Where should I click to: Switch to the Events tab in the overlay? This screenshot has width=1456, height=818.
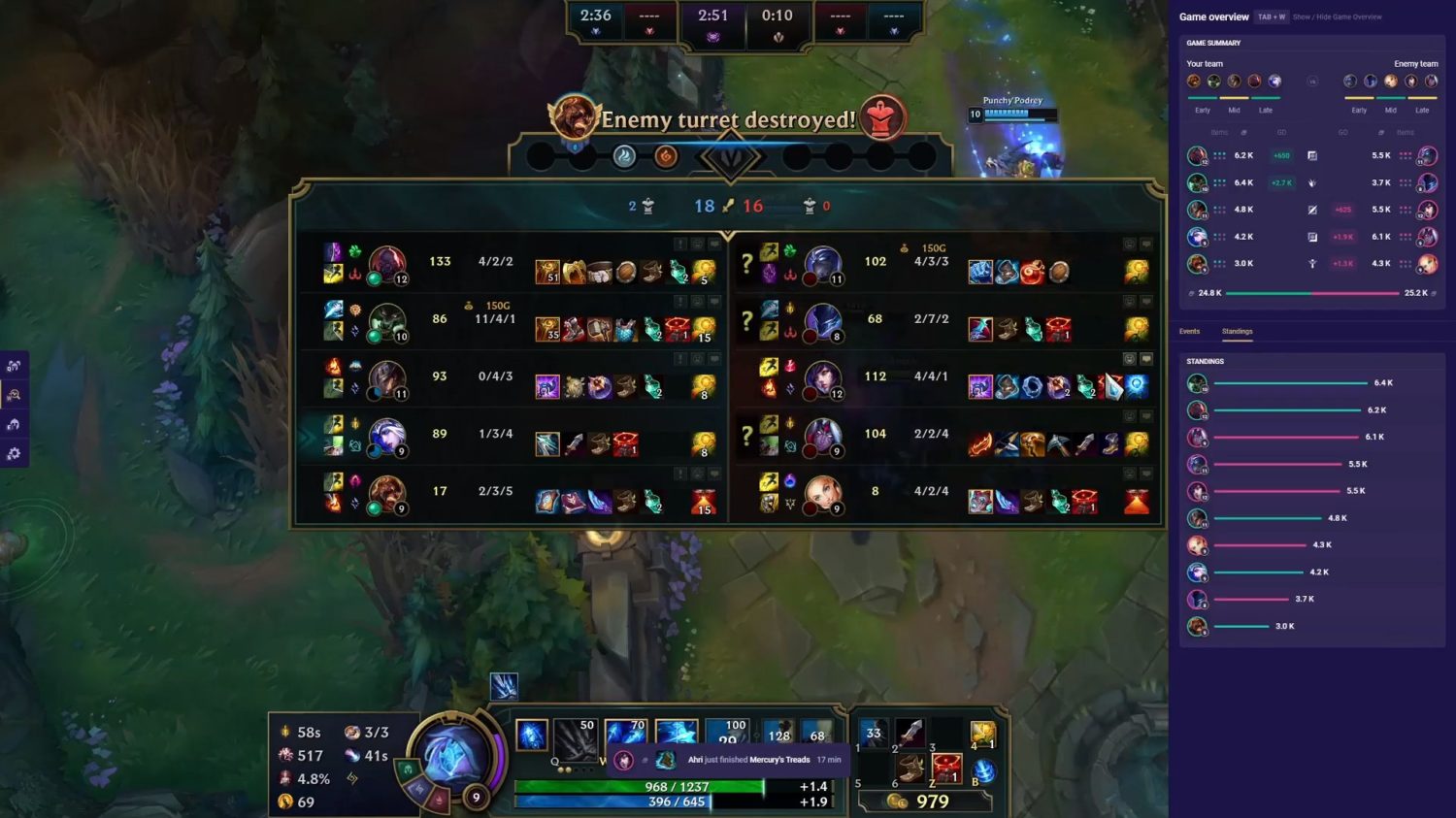(x=1190, y=332)
